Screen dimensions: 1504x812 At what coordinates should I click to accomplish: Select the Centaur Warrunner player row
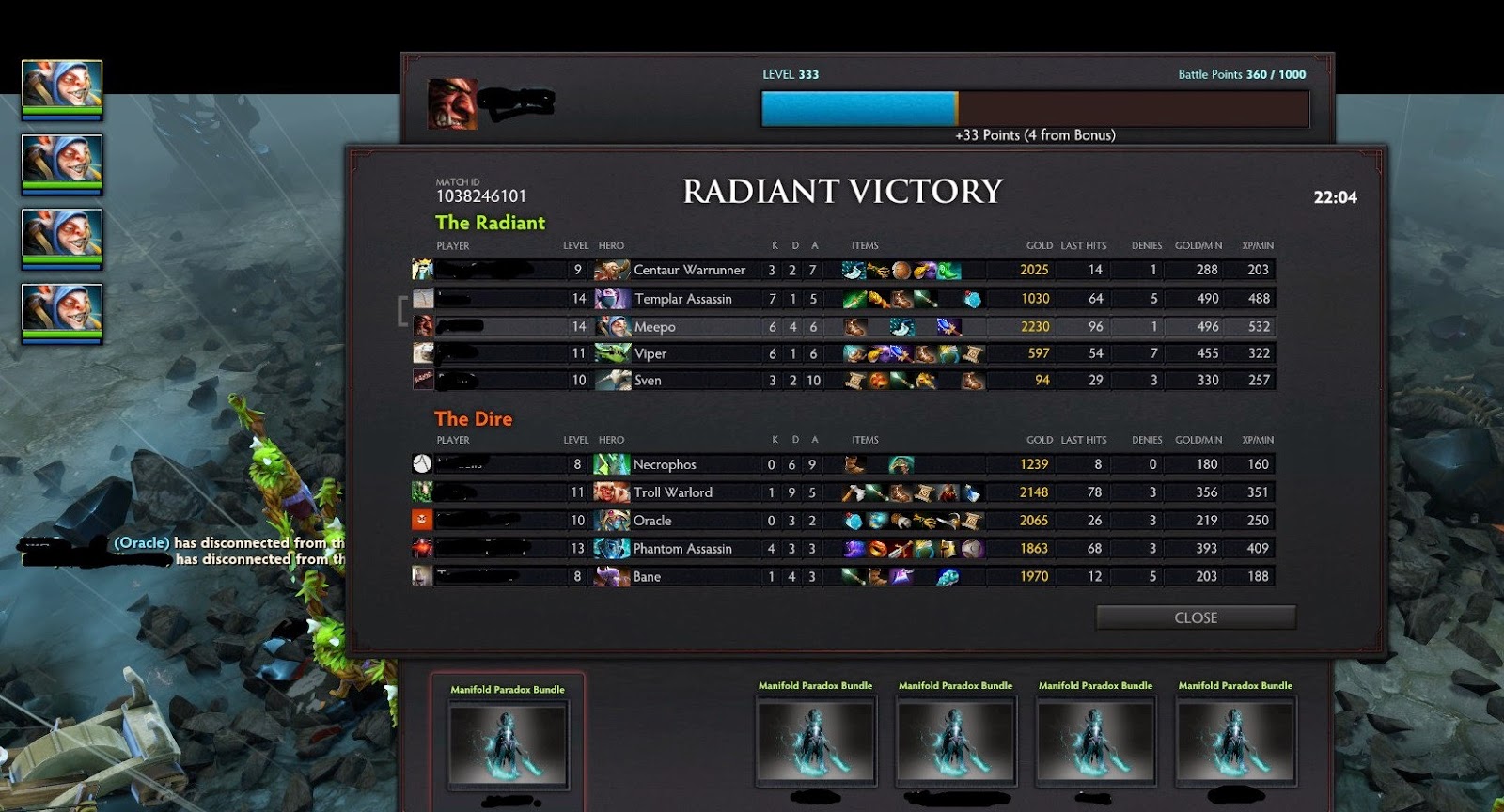click(x=688, y=270)
